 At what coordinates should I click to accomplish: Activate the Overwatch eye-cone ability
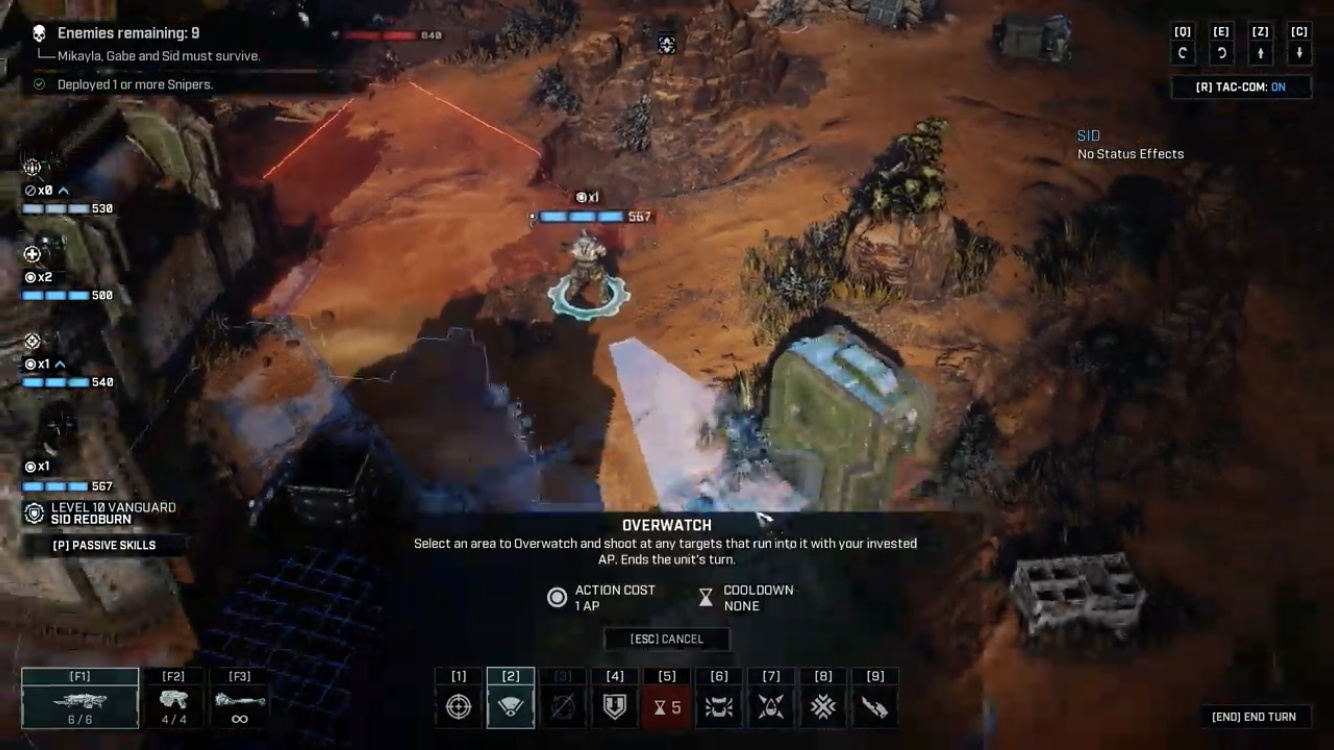pyautogui.click(x=511, y=707)
